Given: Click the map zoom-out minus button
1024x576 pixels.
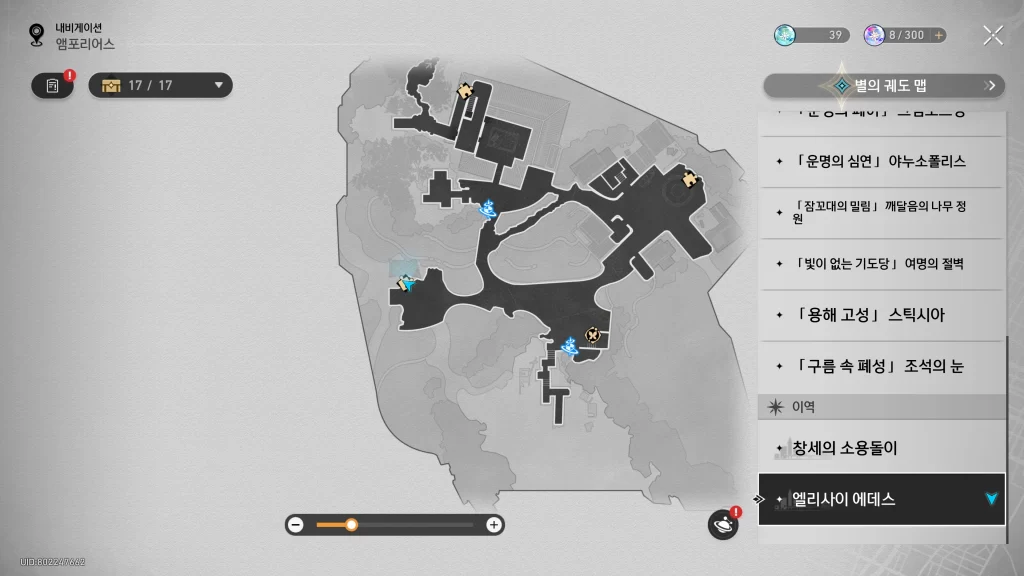Looking at the screenshot, I should pos(295,524).
